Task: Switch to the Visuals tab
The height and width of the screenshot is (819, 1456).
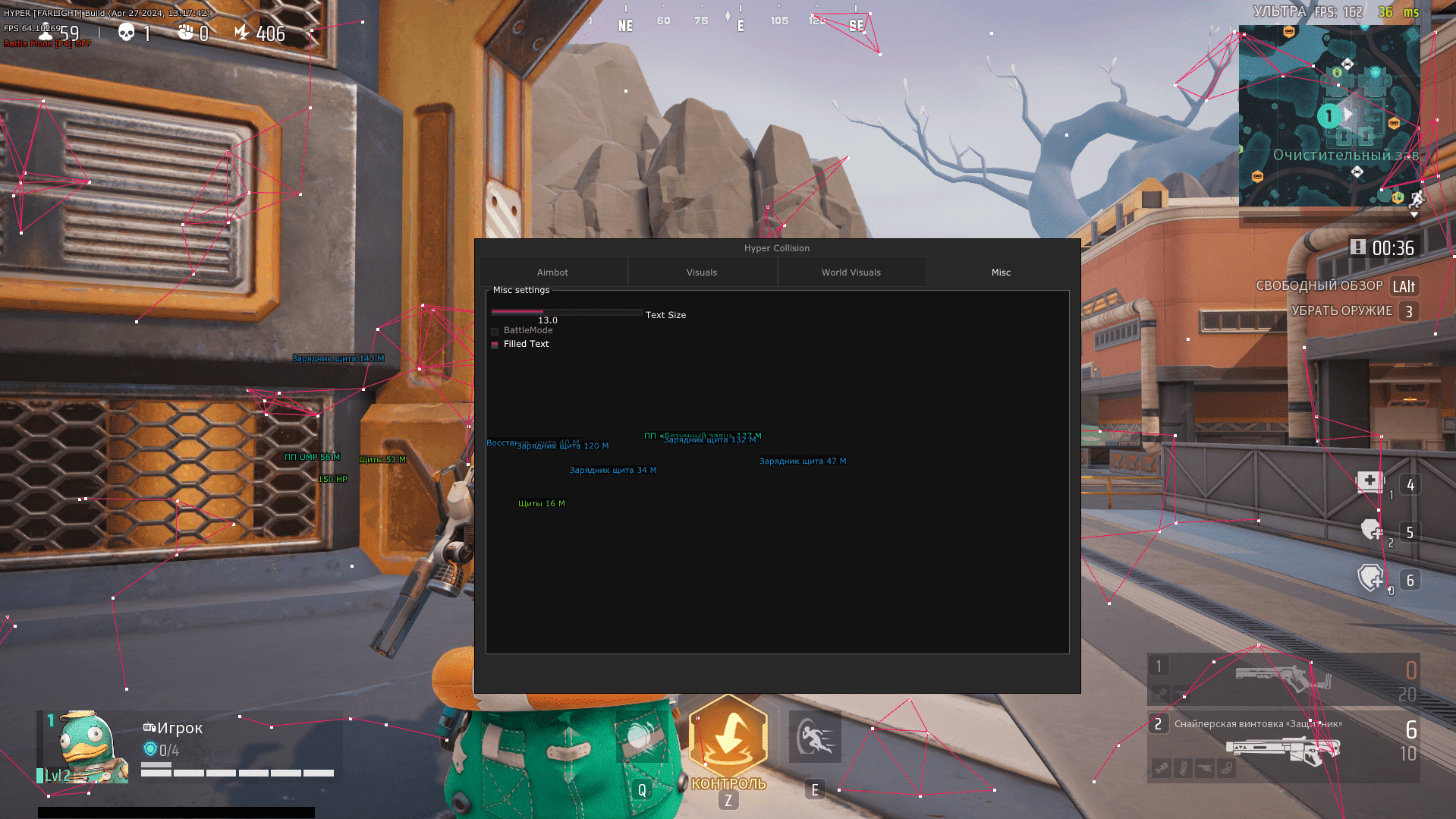Action: click(701, 272)
